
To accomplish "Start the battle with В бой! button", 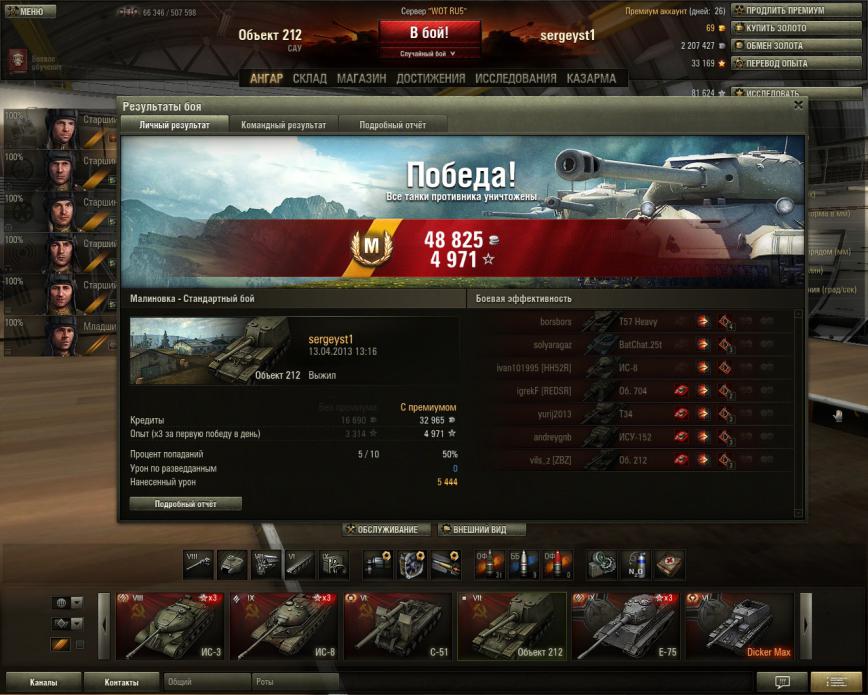I will pyautogui.click(x=429, y=32).
